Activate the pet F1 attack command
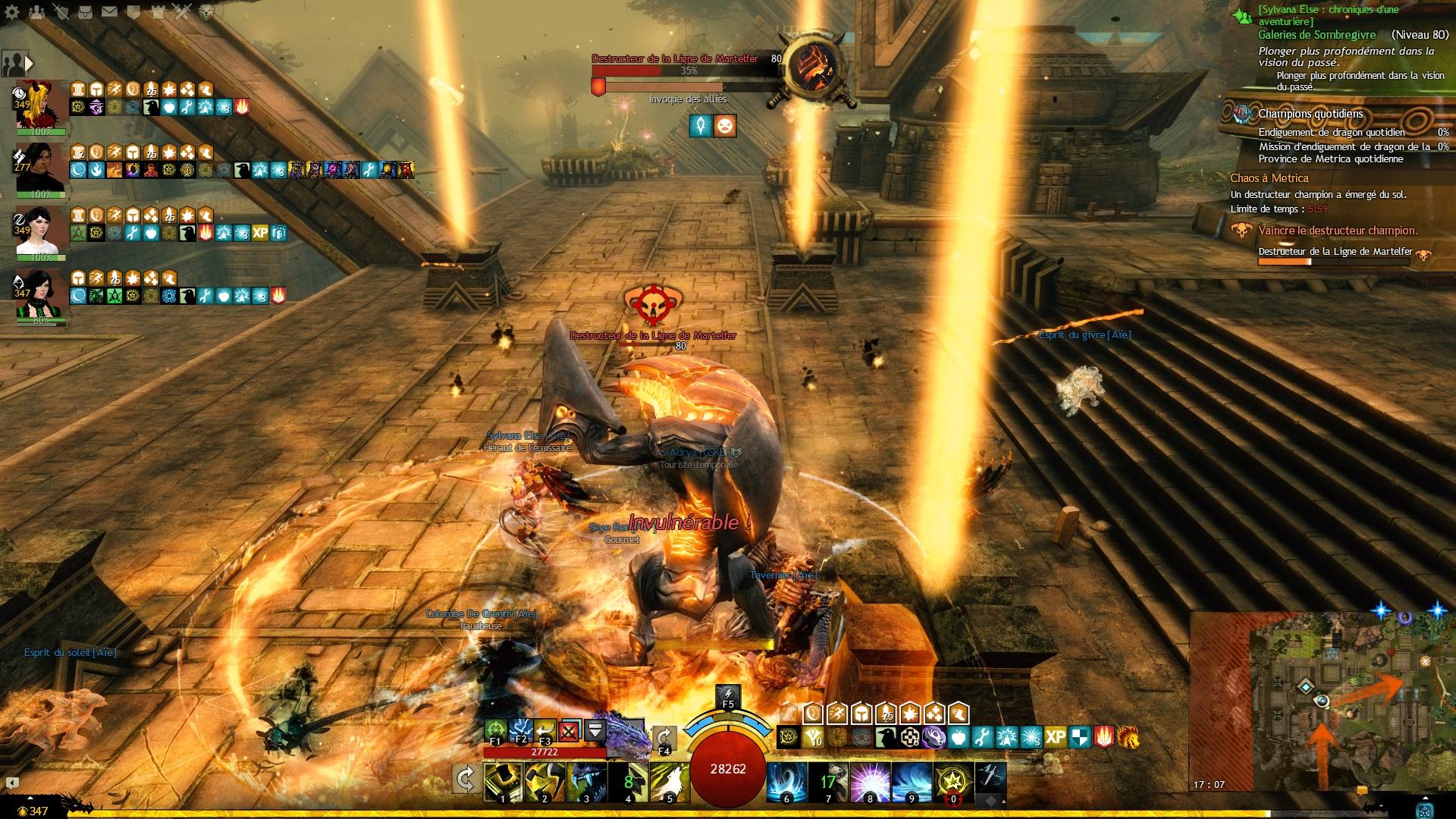Viewport: 1456px width, 819px height. click(x=496, y=730)
